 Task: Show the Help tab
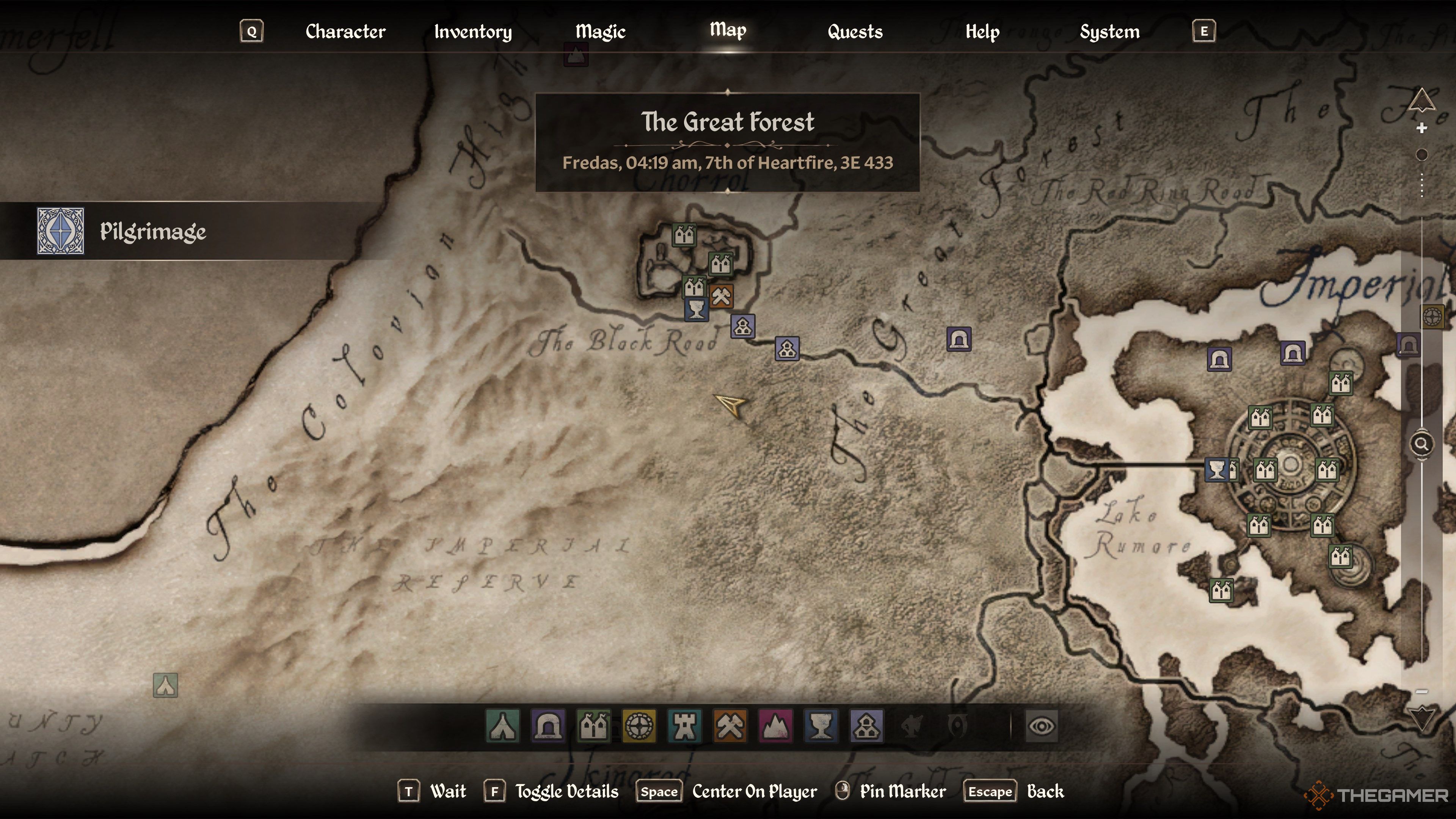point(982,31)
